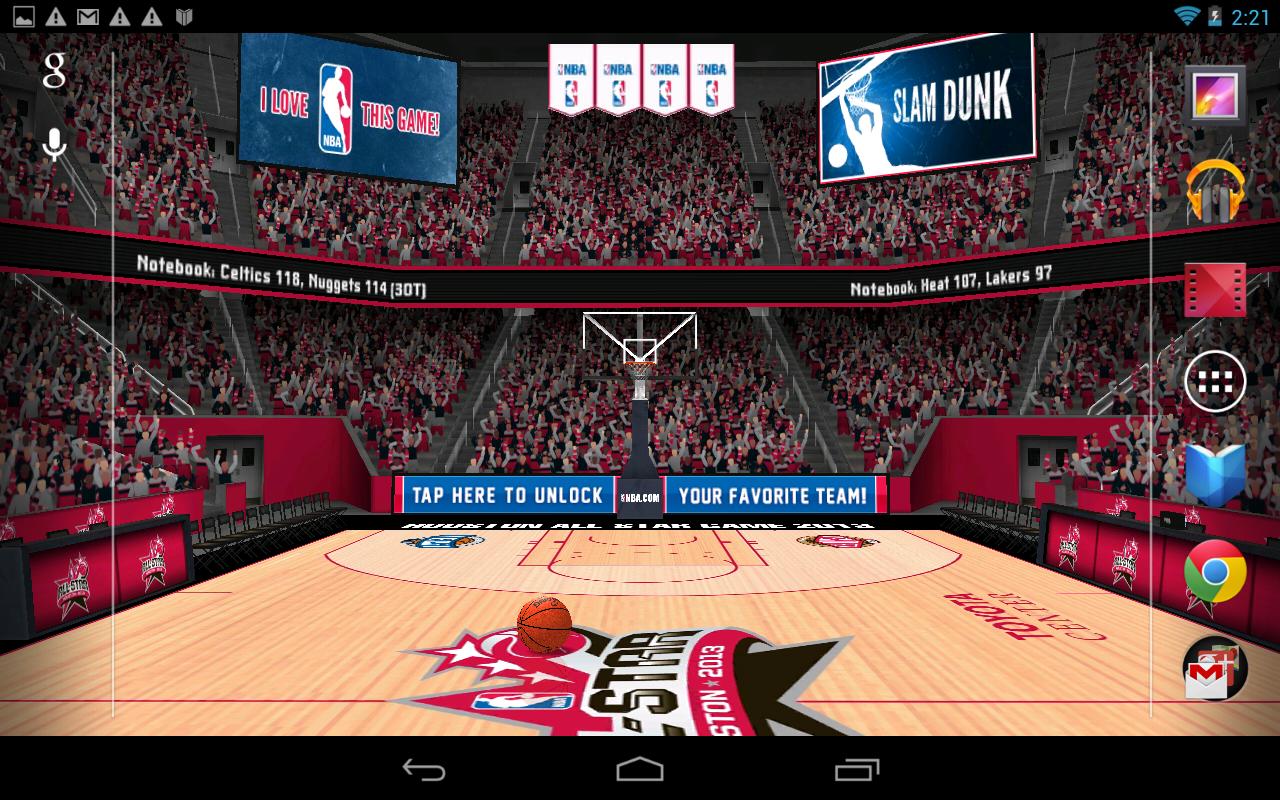Viewport: 1280px width, 800px height.
Task: Click the first warning notification icon
Action: [x=56, y=15]
